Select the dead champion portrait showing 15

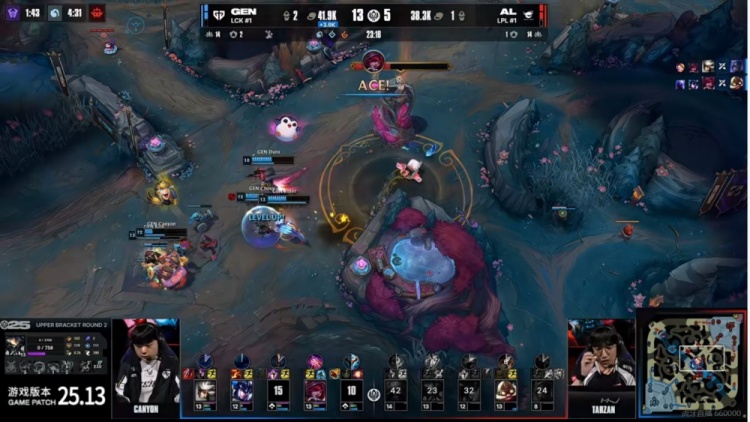(279, 389)
